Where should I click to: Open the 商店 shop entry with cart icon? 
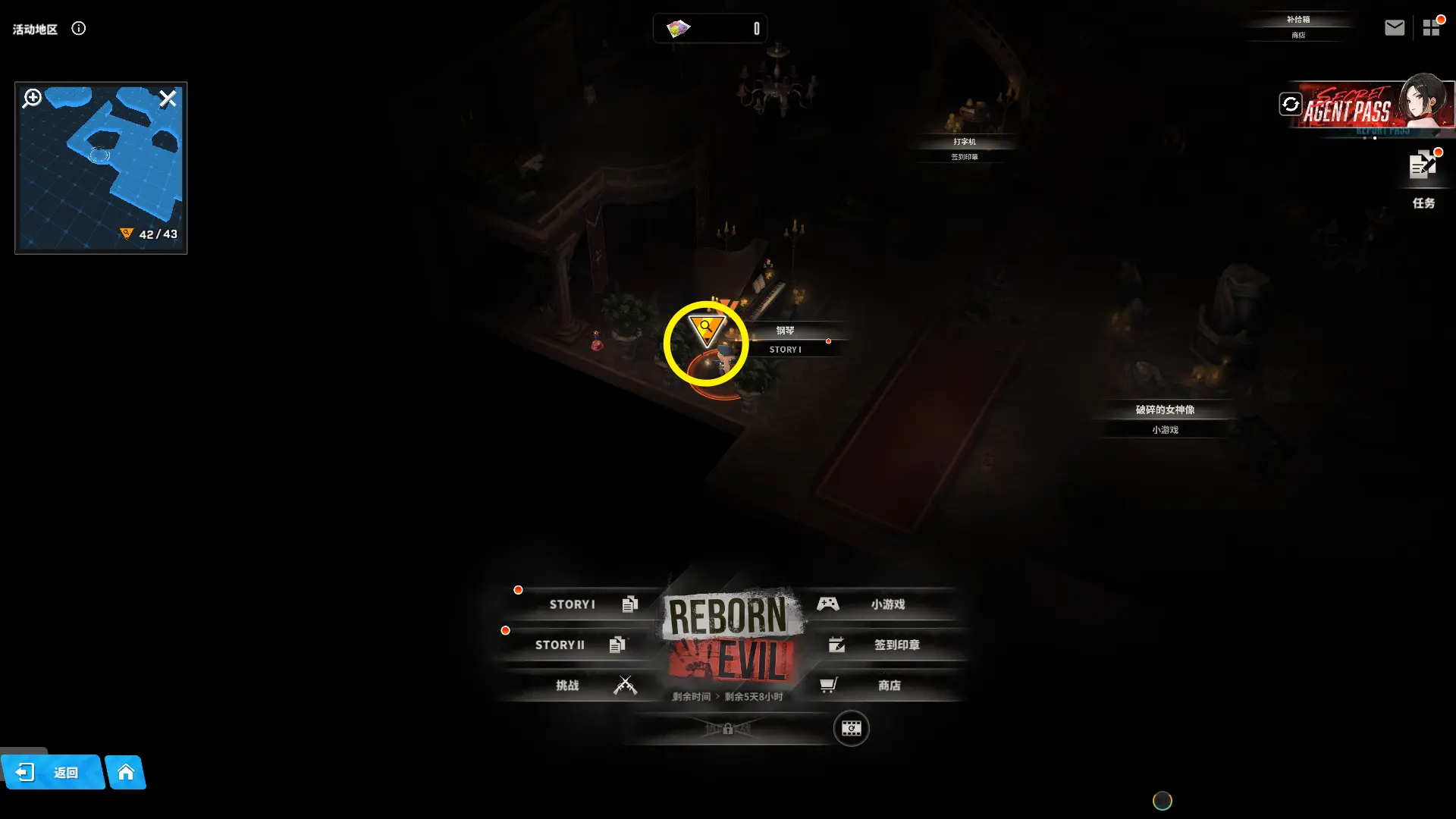point(880,686)
